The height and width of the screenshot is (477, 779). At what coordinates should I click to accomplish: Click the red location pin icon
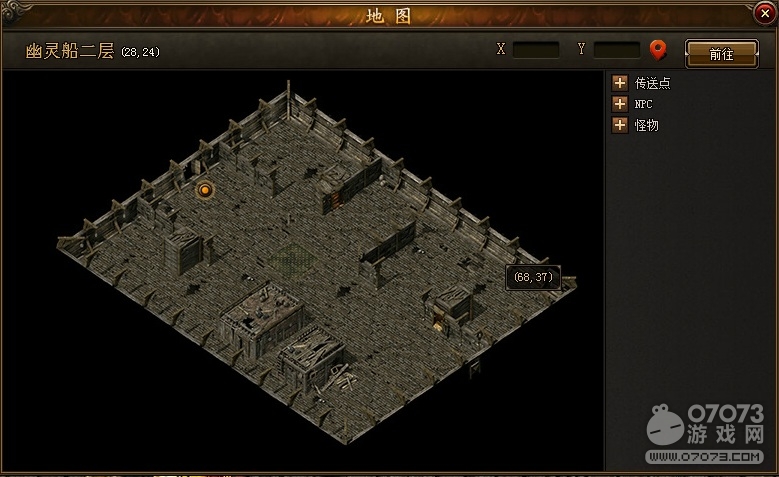point(658,49)
